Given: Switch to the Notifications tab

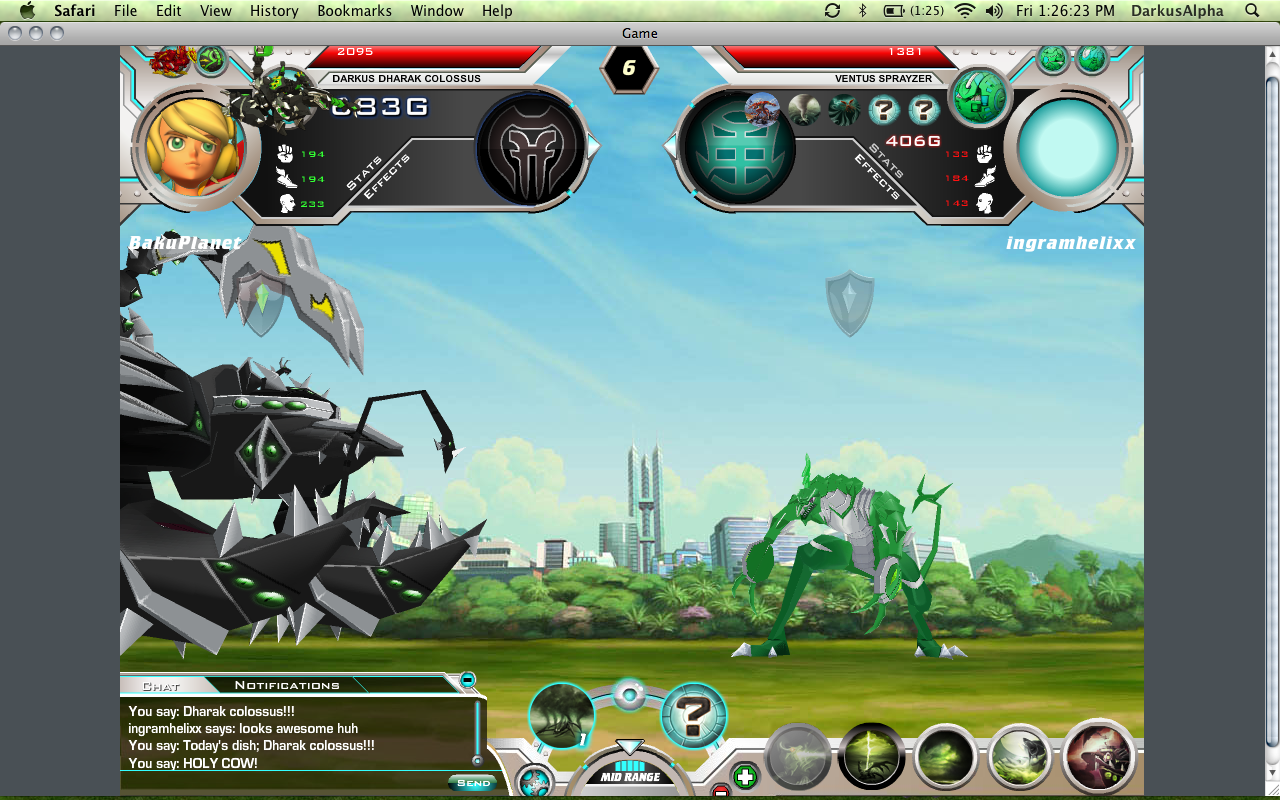Looking at the screenshot, I should pyautogui.click(x=287, y=685).
